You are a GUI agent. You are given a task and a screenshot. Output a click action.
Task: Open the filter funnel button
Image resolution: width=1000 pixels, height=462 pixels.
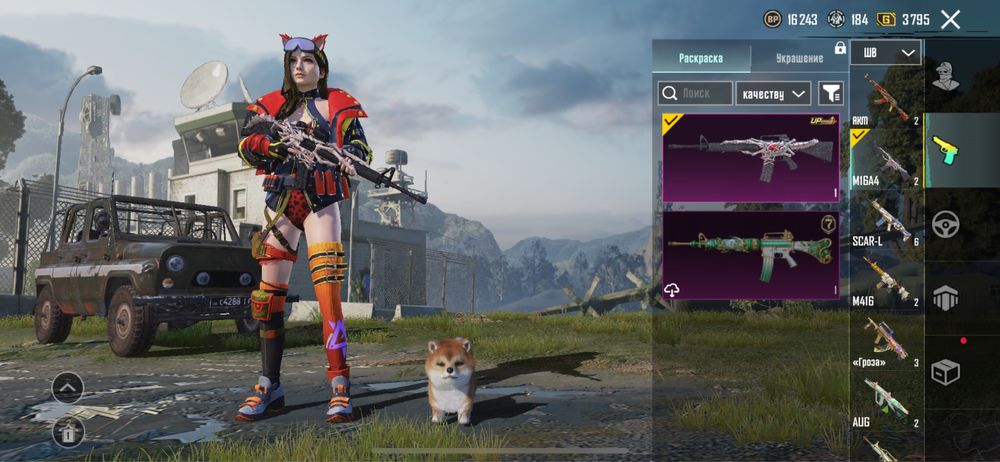pyautogui.click(x=831, y=93)
